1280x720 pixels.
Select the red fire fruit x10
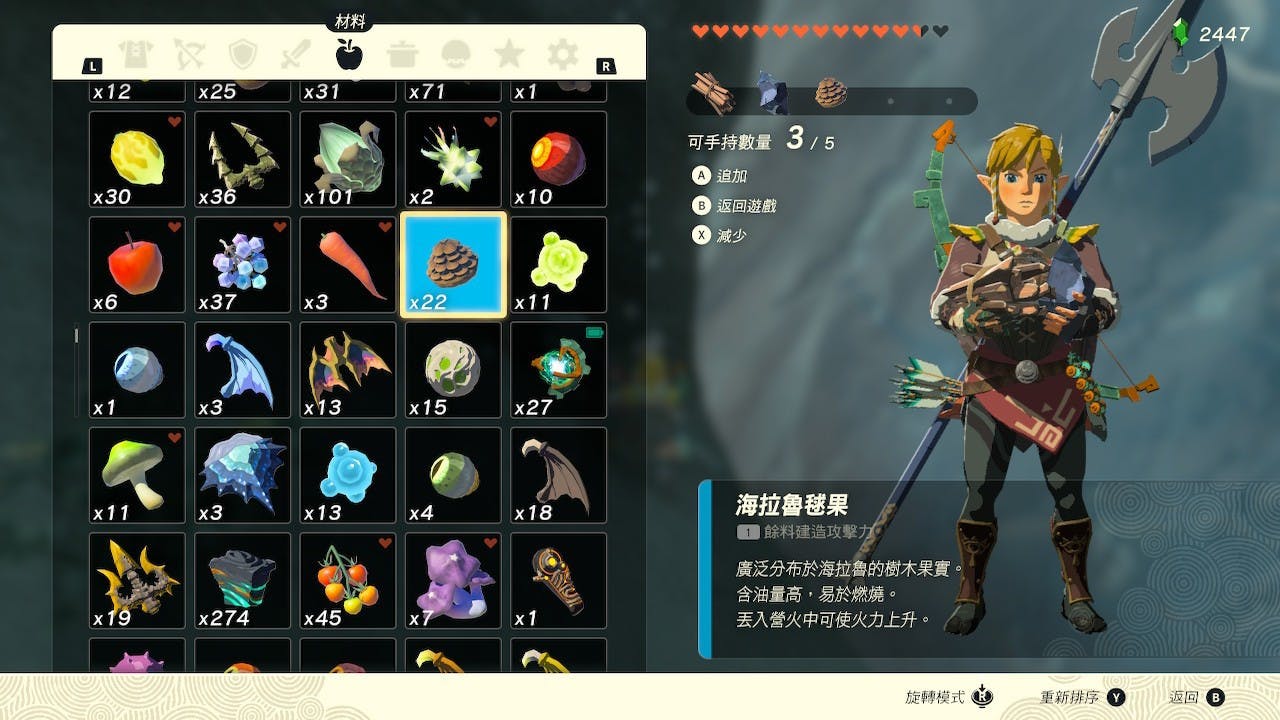coord(558,159)
